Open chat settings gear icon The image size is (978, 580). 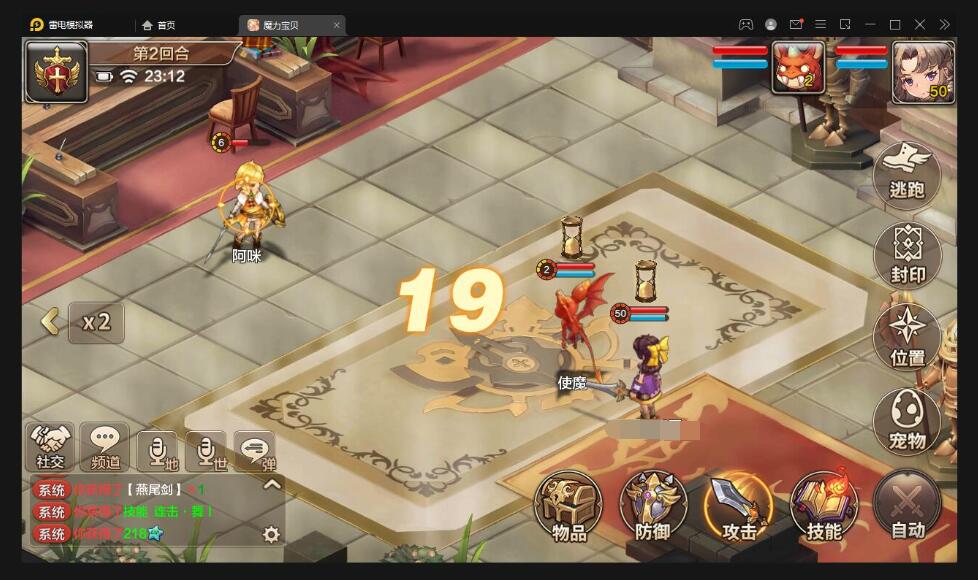(x=271, y=534)
